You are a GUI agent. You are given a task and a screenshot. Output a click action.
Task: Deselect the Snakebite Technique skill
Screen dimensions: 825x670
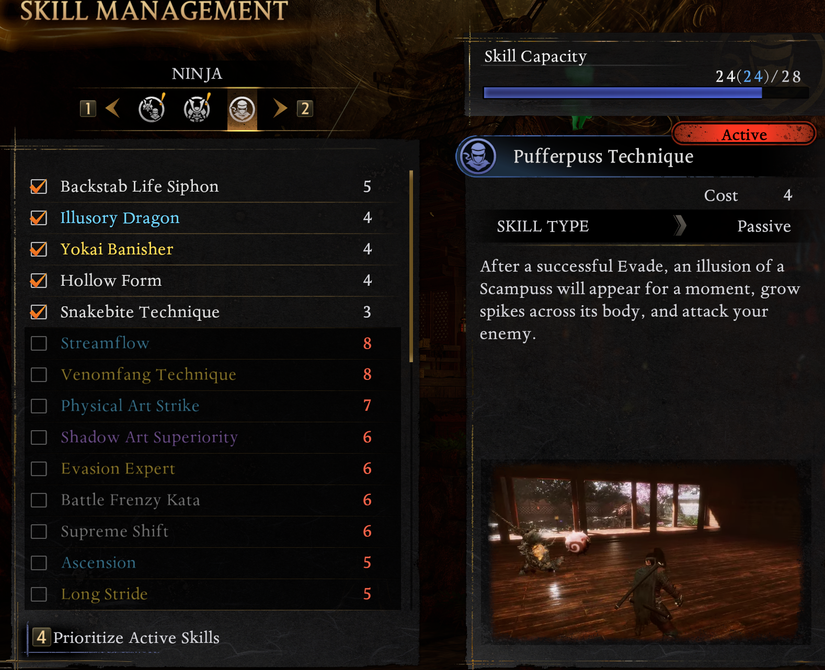click(x=39, y=312)
